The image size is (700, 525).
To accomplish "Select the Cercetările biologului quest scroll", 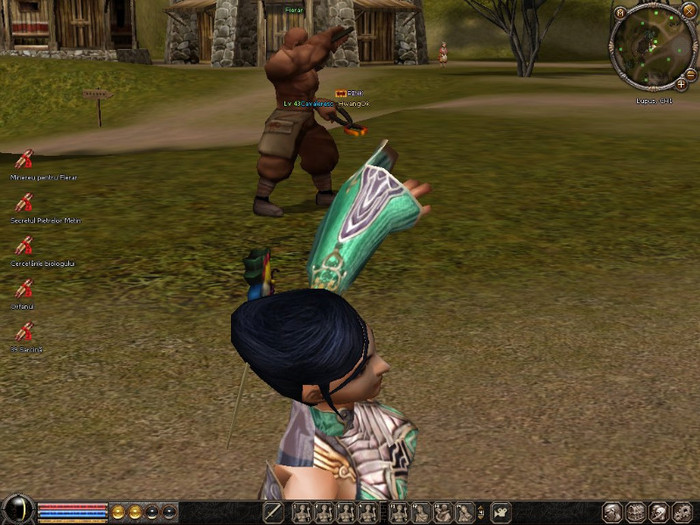I will 24,245.
